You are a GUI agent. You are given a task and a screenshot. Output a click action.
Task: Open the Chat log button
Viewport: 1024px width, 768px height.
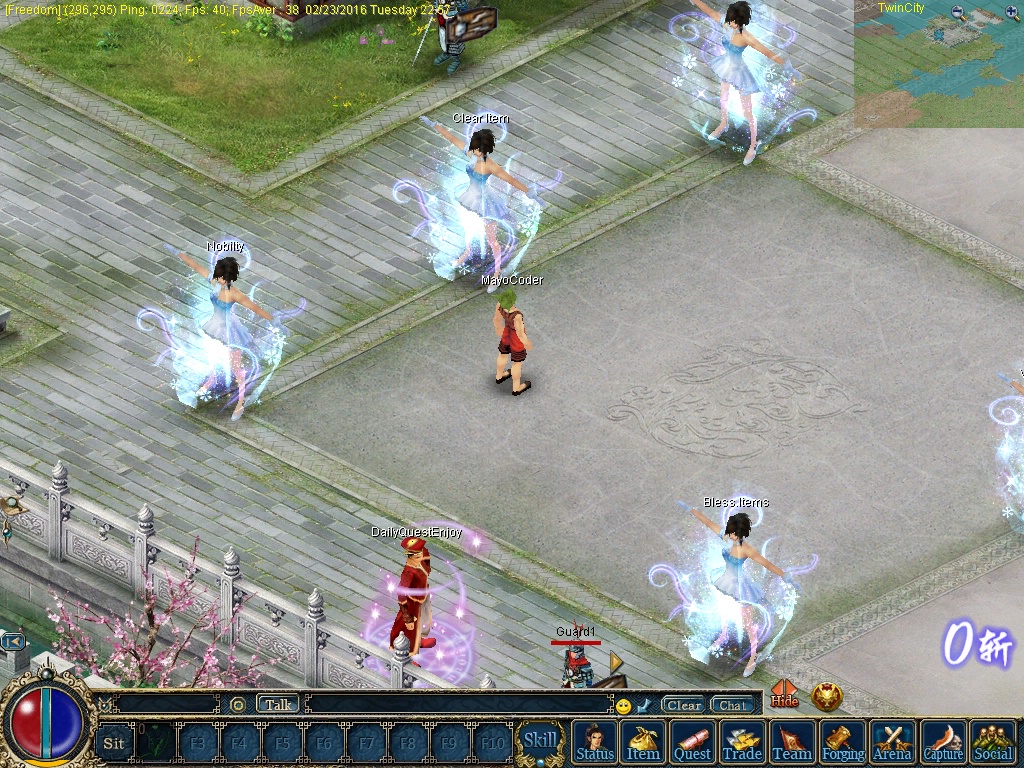pyautogui.click(x=733, y=705)
